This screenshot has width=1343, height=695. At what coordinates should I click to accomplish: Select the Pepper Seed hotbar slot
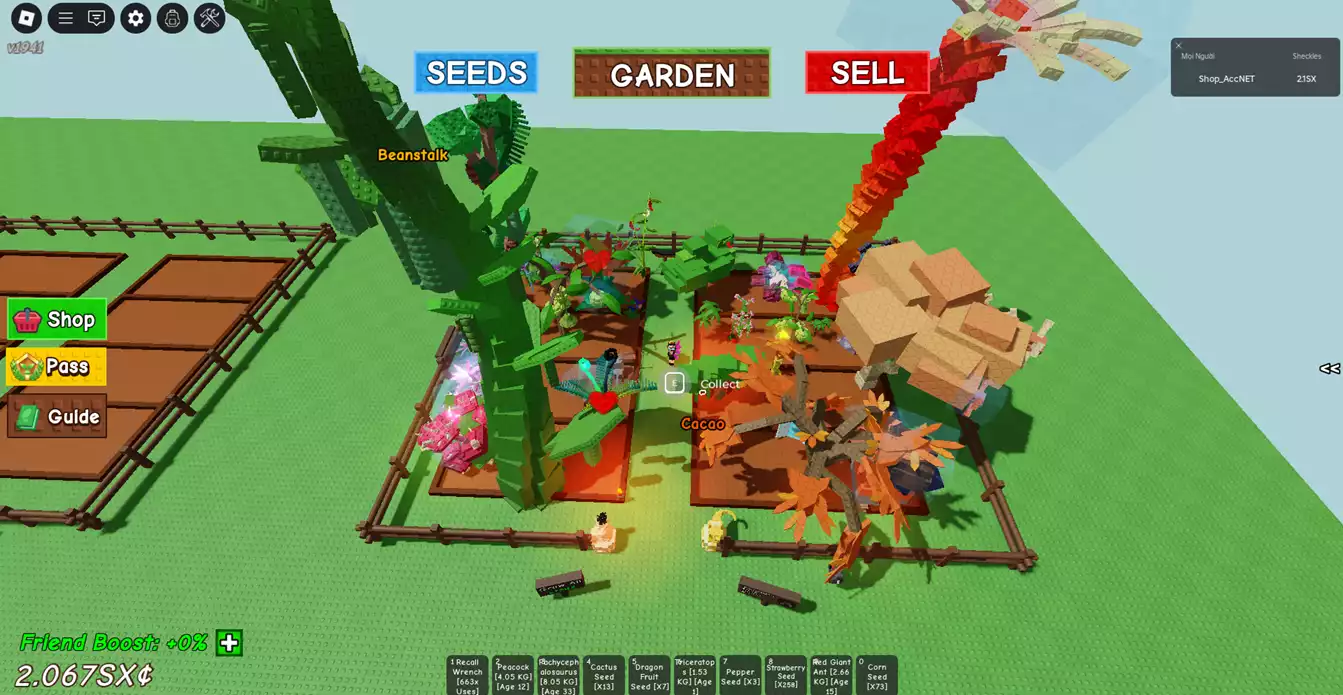(x=740, y=675)
